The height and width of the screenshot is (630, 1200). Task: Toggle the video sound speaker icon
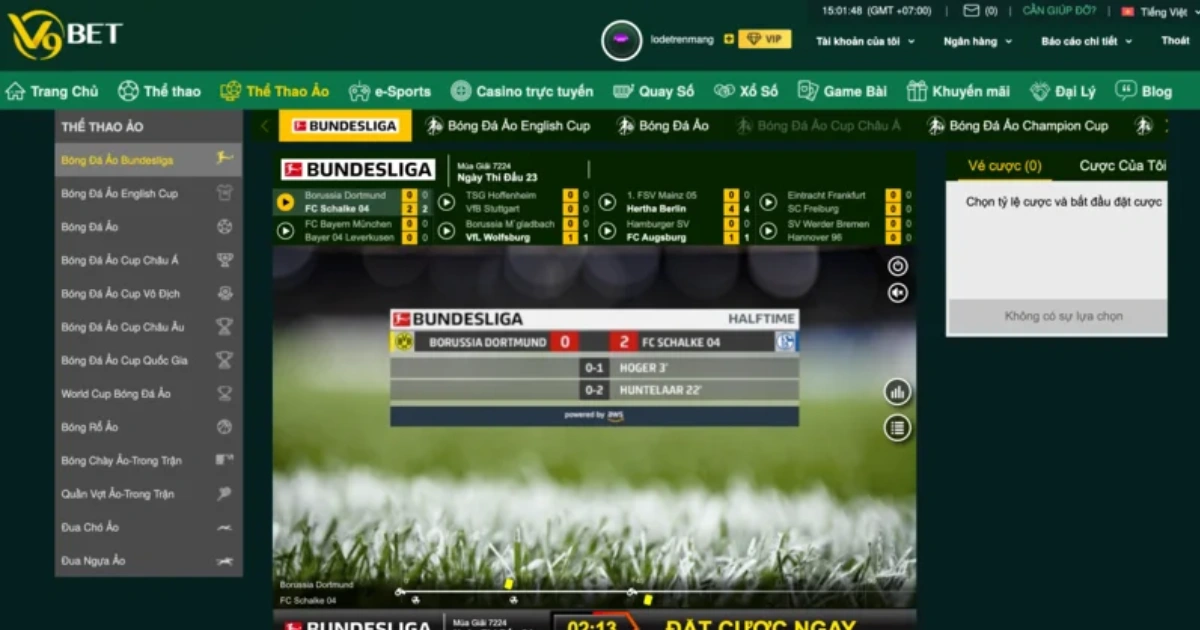pyautogui.click(x=897, y=292)
